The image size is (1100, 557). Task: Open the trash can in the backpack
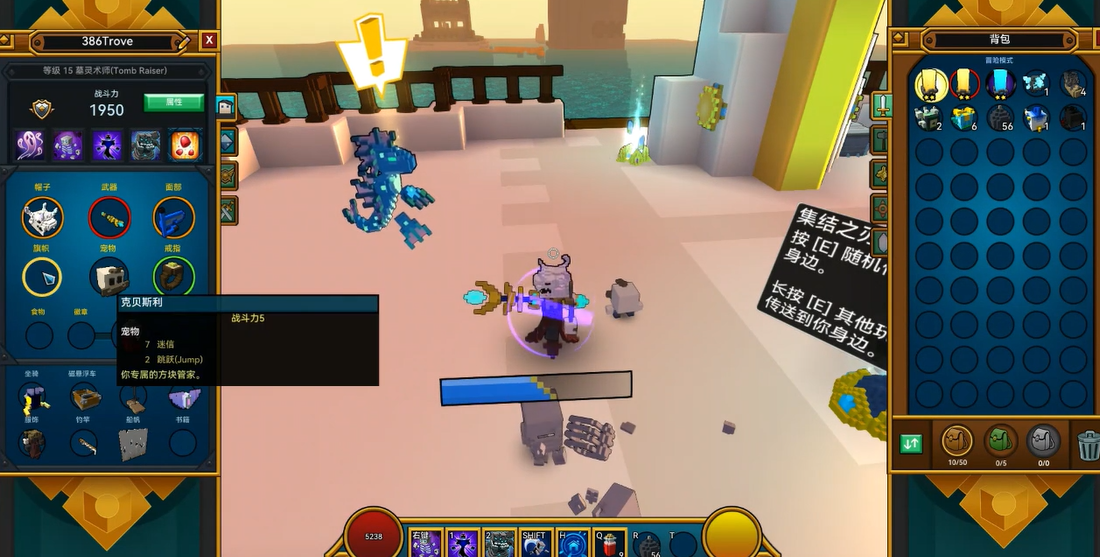[x=1088, y=443]
